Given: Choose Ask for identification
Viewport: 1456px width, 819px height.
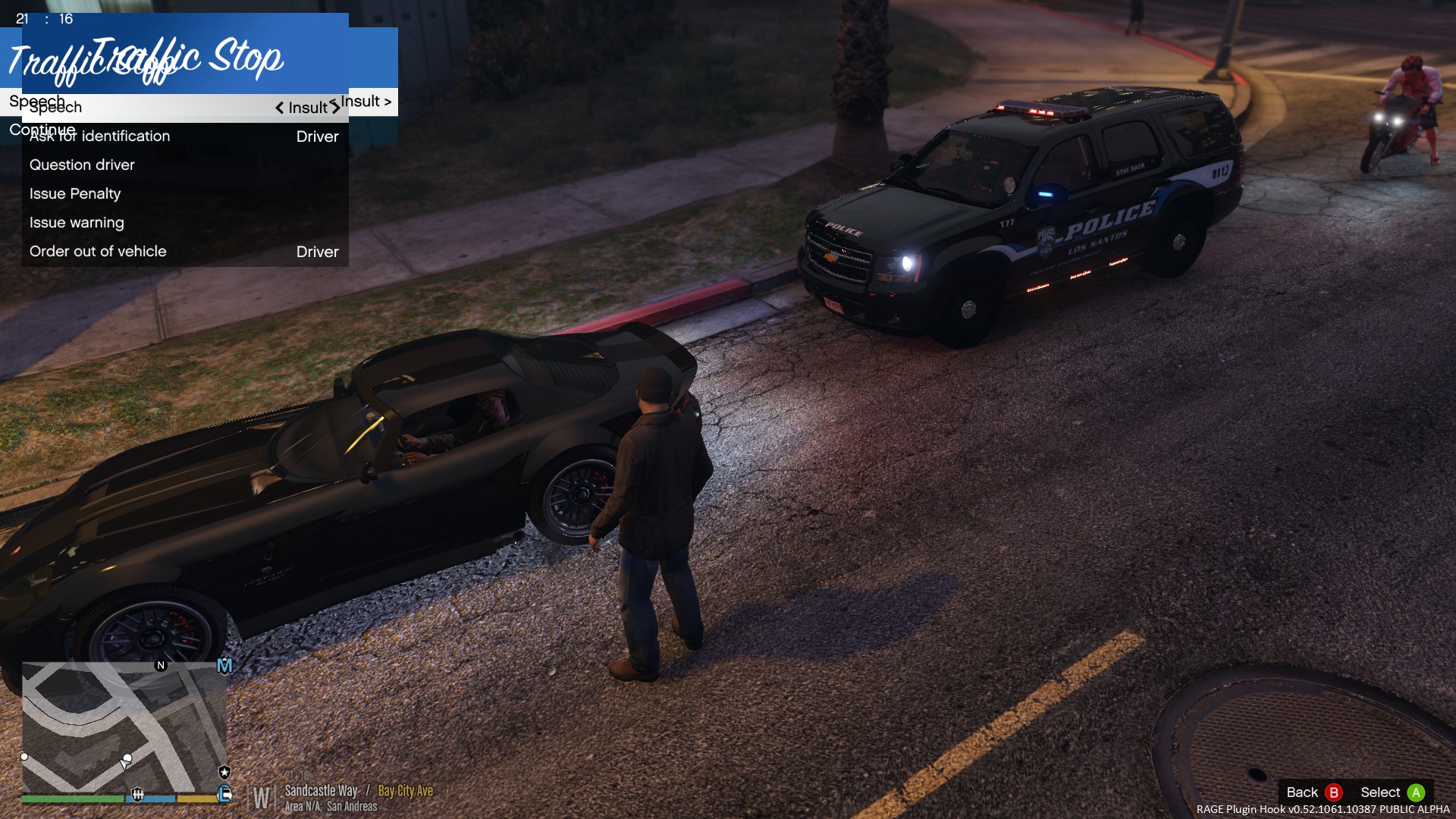Looking at the screenshot, I should (184, 136).
